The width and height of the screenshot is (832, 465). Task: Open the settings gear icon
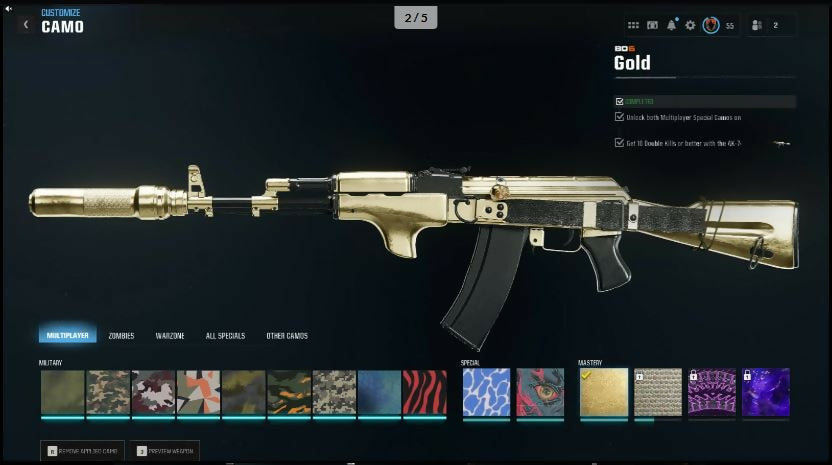pos(690,25)
